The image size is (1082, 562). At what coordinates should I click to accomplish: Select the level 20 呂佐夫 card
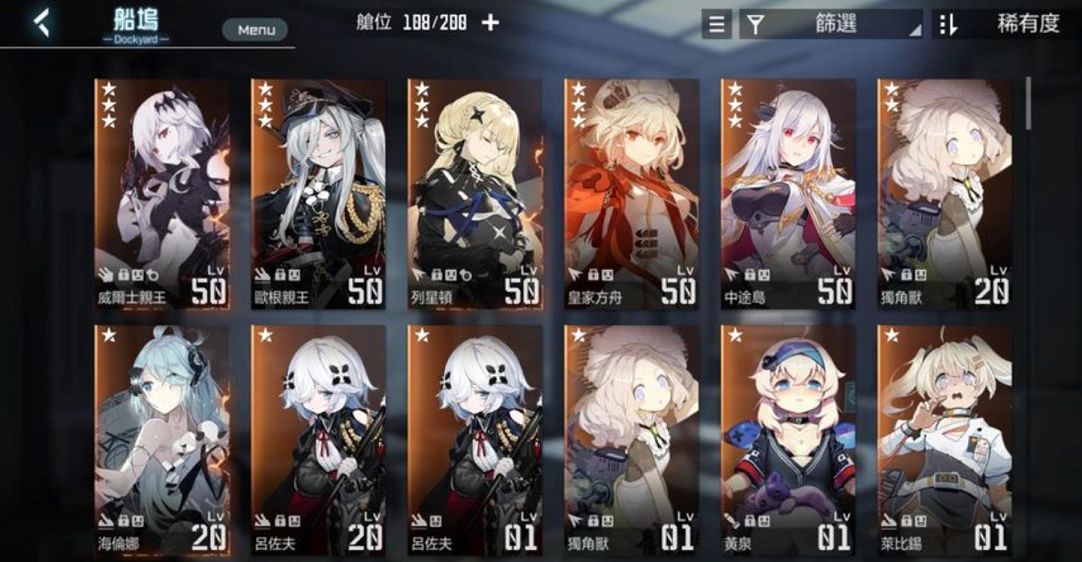pos(318,440)
